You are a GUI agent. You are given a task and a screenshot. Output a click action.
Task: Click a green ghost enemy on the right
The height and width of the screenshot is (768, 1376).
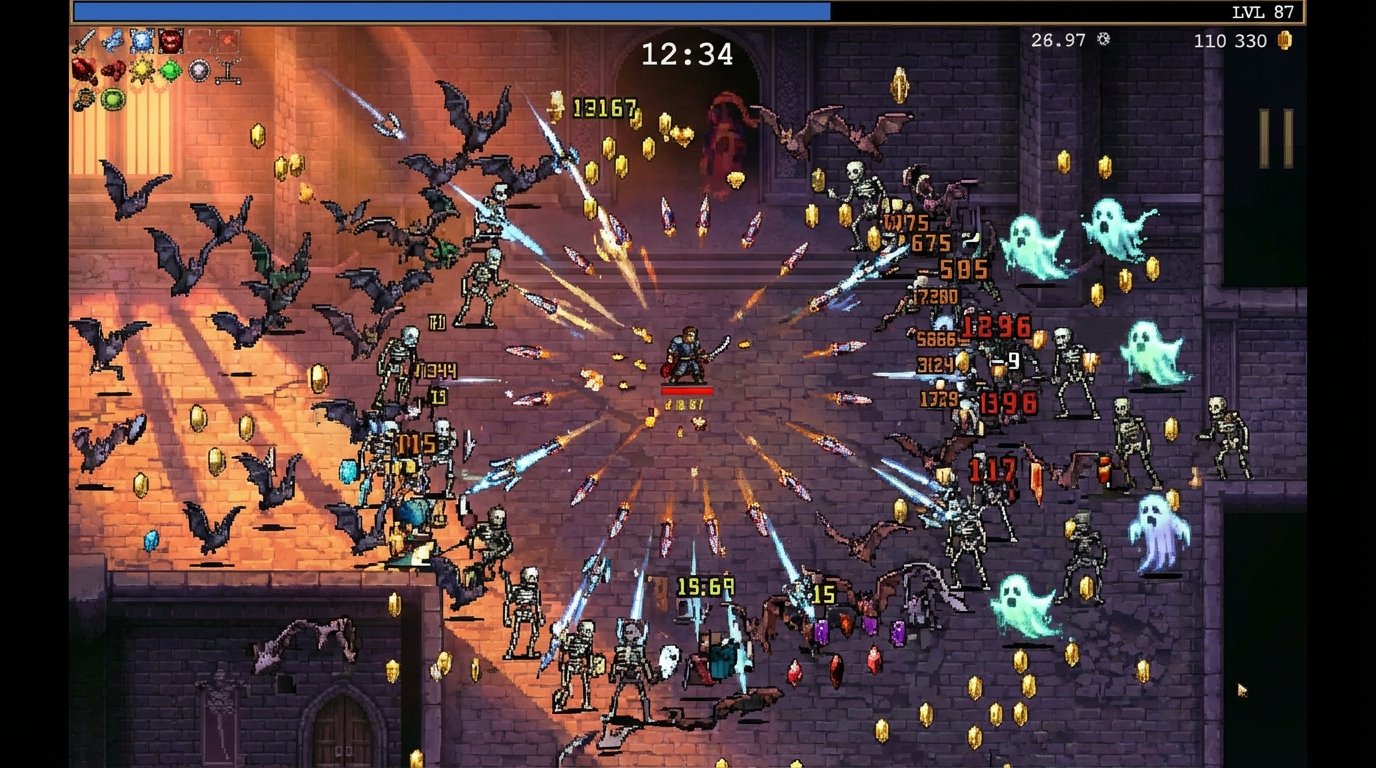coord(1114,227)
